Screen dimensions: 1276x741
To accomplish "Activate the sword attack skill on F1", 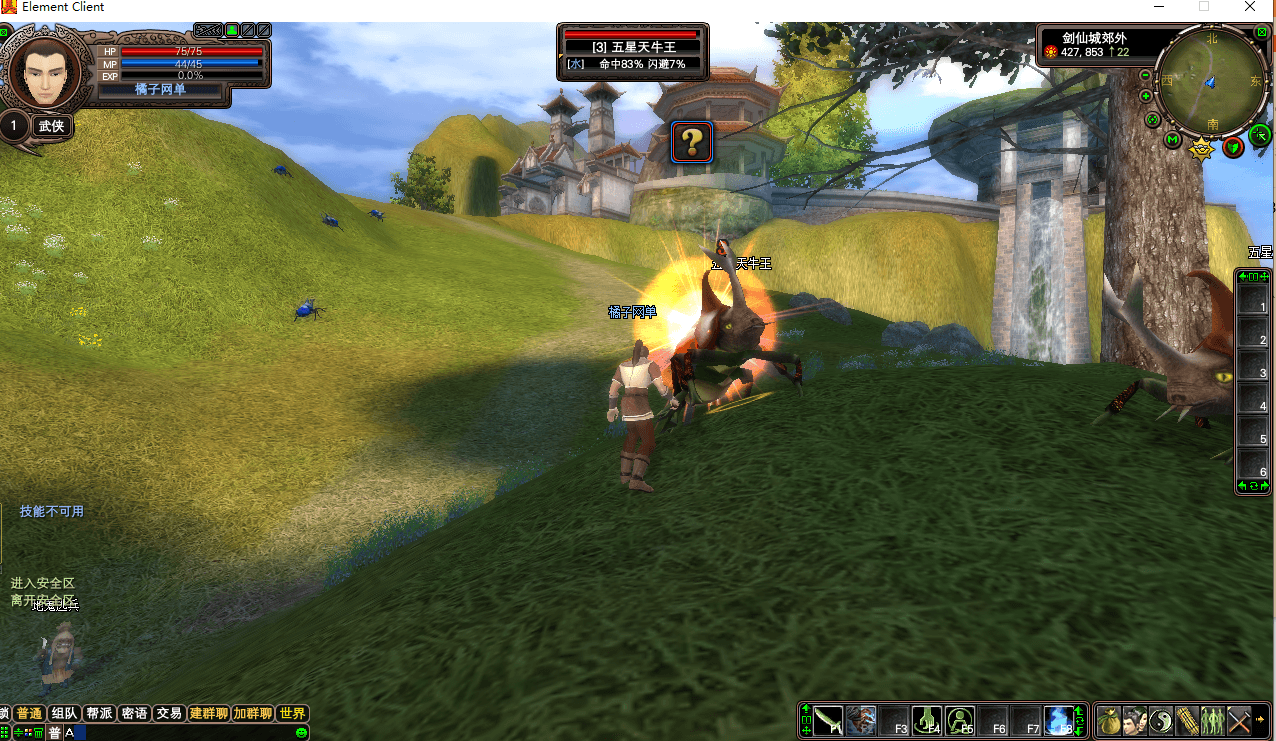I will pos(828,720).
